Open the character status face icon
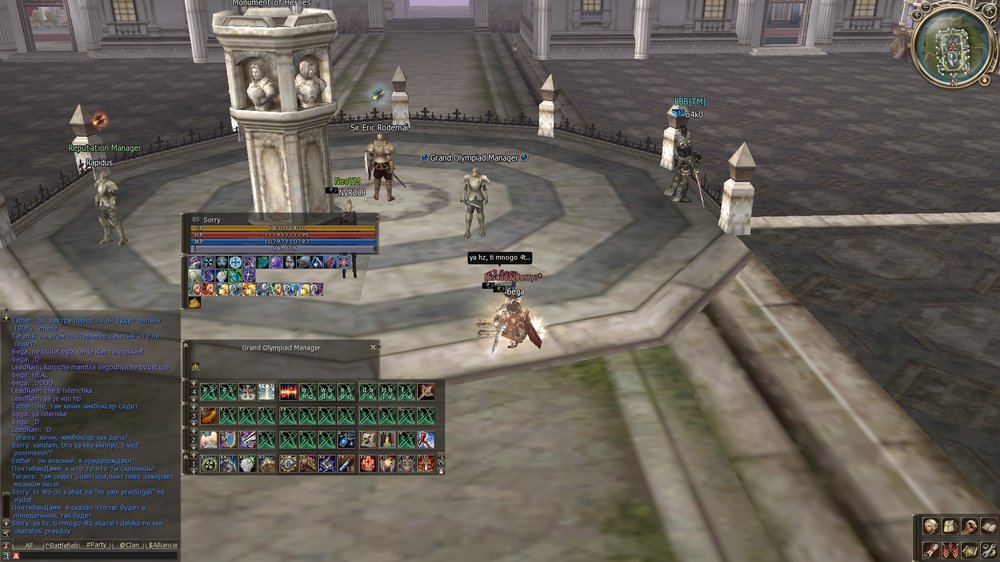The image size is (1000, 562). (930, 526)
